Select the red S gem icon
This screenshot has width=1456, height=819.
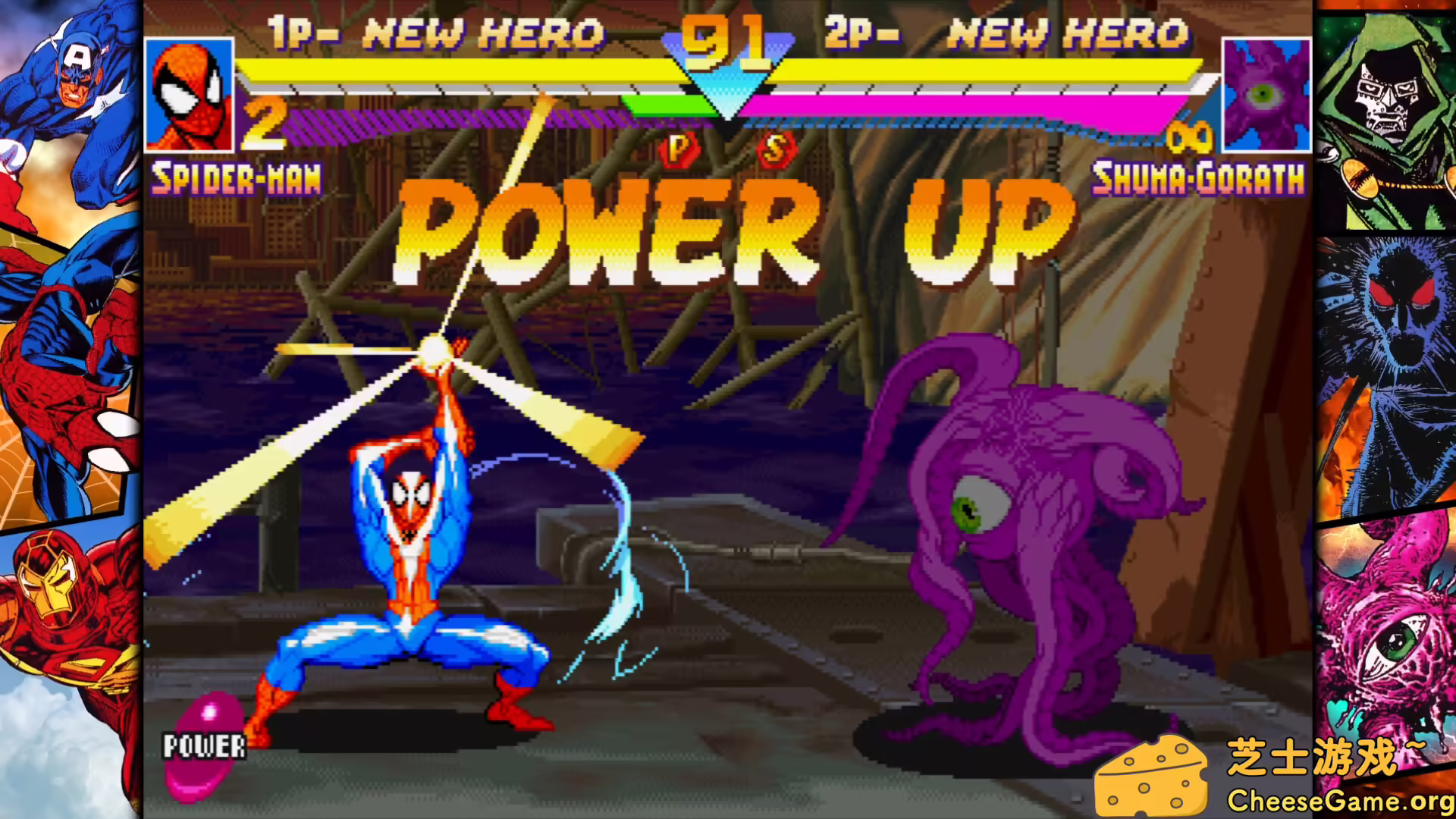coord(775,149)
